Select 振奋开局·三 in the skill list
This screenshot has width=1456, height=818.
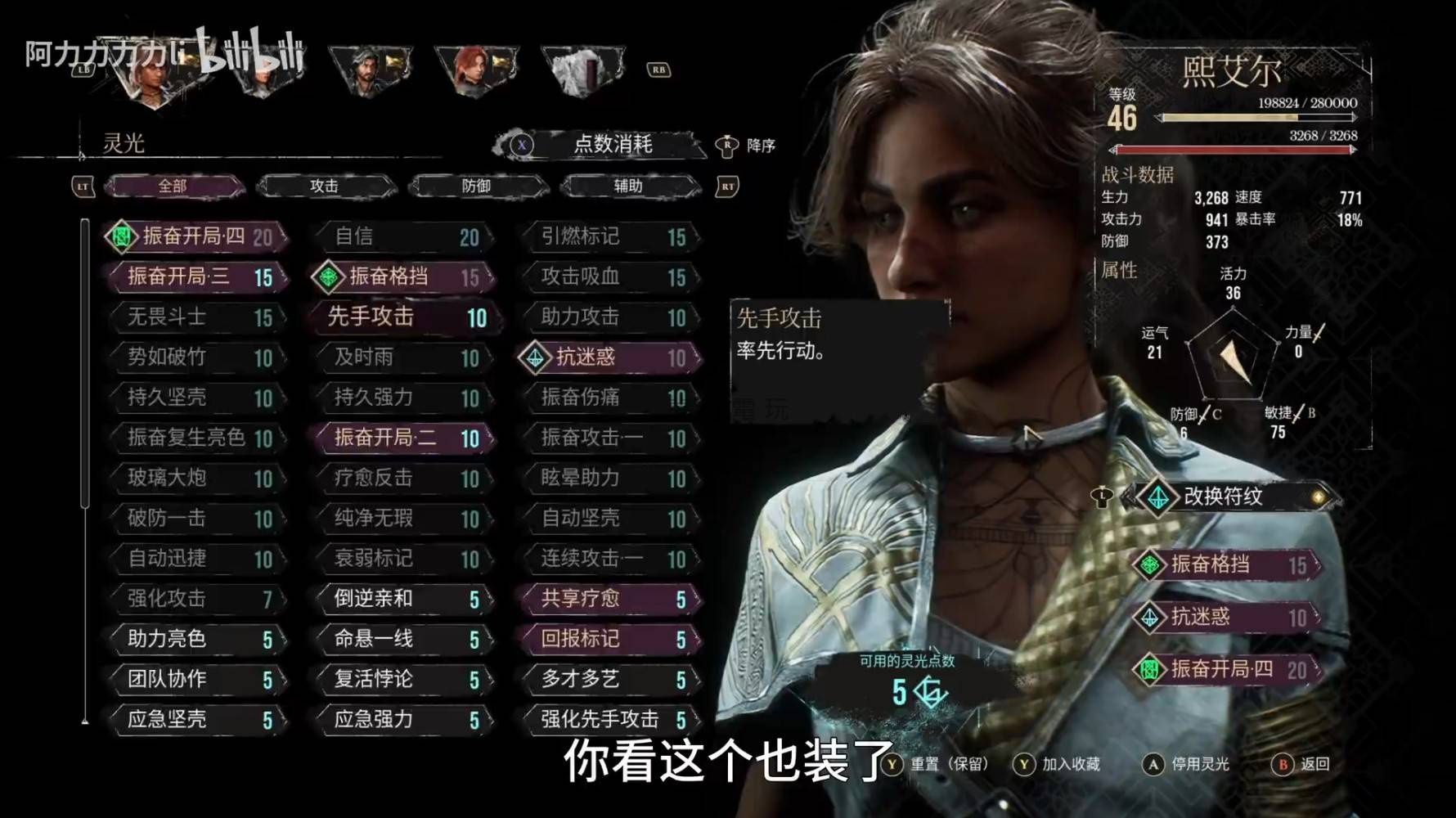click(x=196, y=276)
